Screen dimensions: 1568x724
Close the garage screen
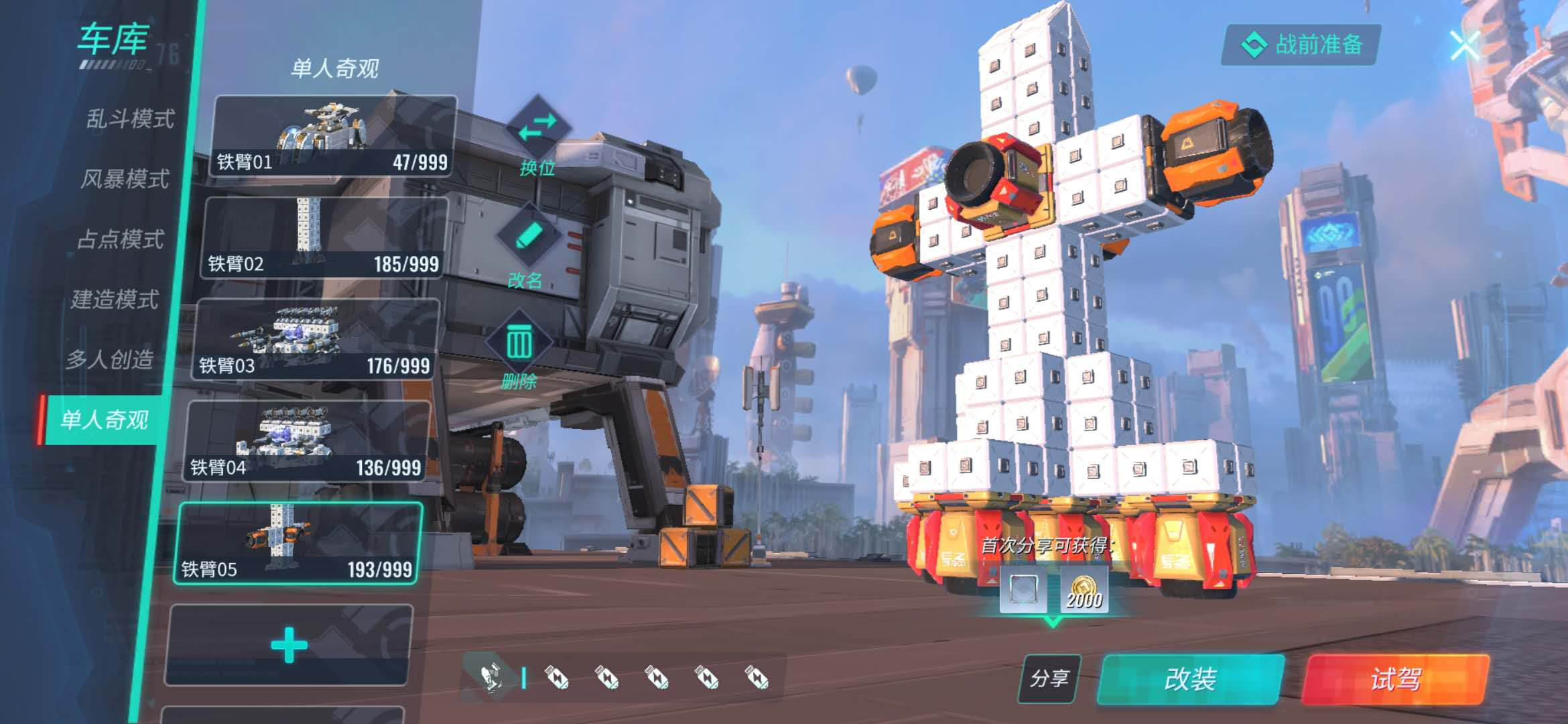[x=1464, y=46]
